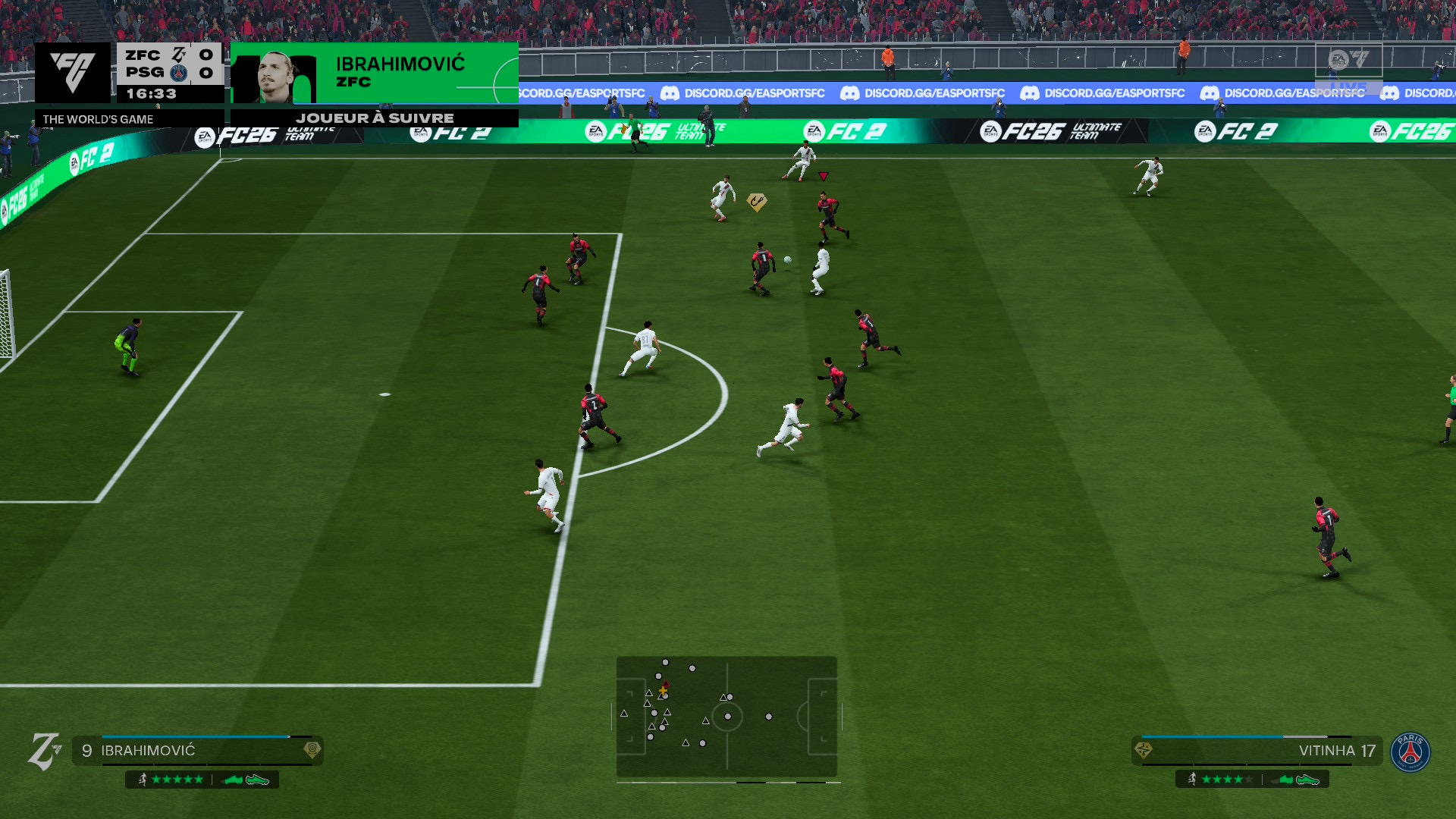Select the Vitinha player name panel
Viewport: 1456px width, 819px height.
click(1257, 751)
